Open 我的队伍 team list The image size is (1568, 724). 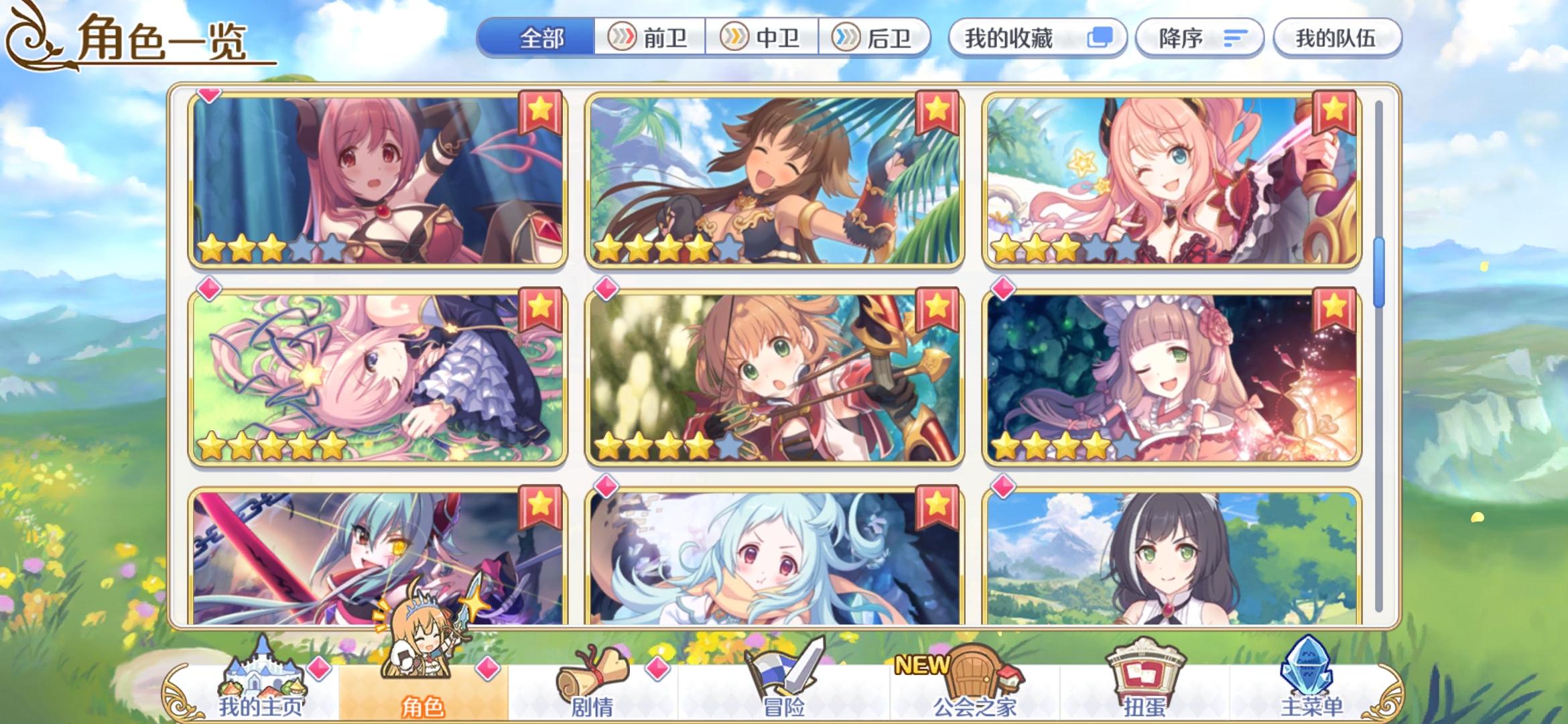click(x=1337, y=38)
